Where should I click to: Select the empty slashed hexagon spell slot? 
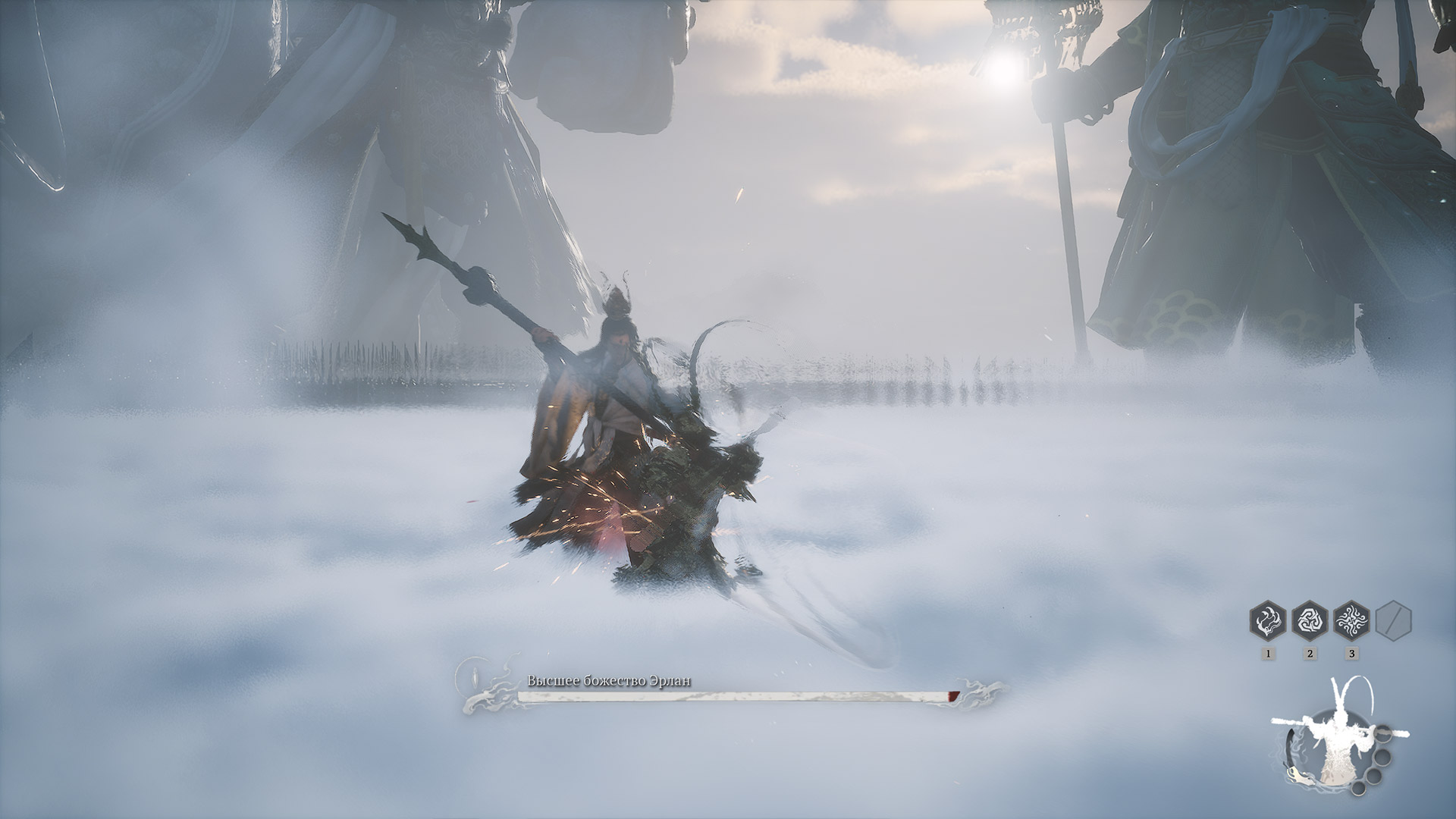pos(1393,621)
